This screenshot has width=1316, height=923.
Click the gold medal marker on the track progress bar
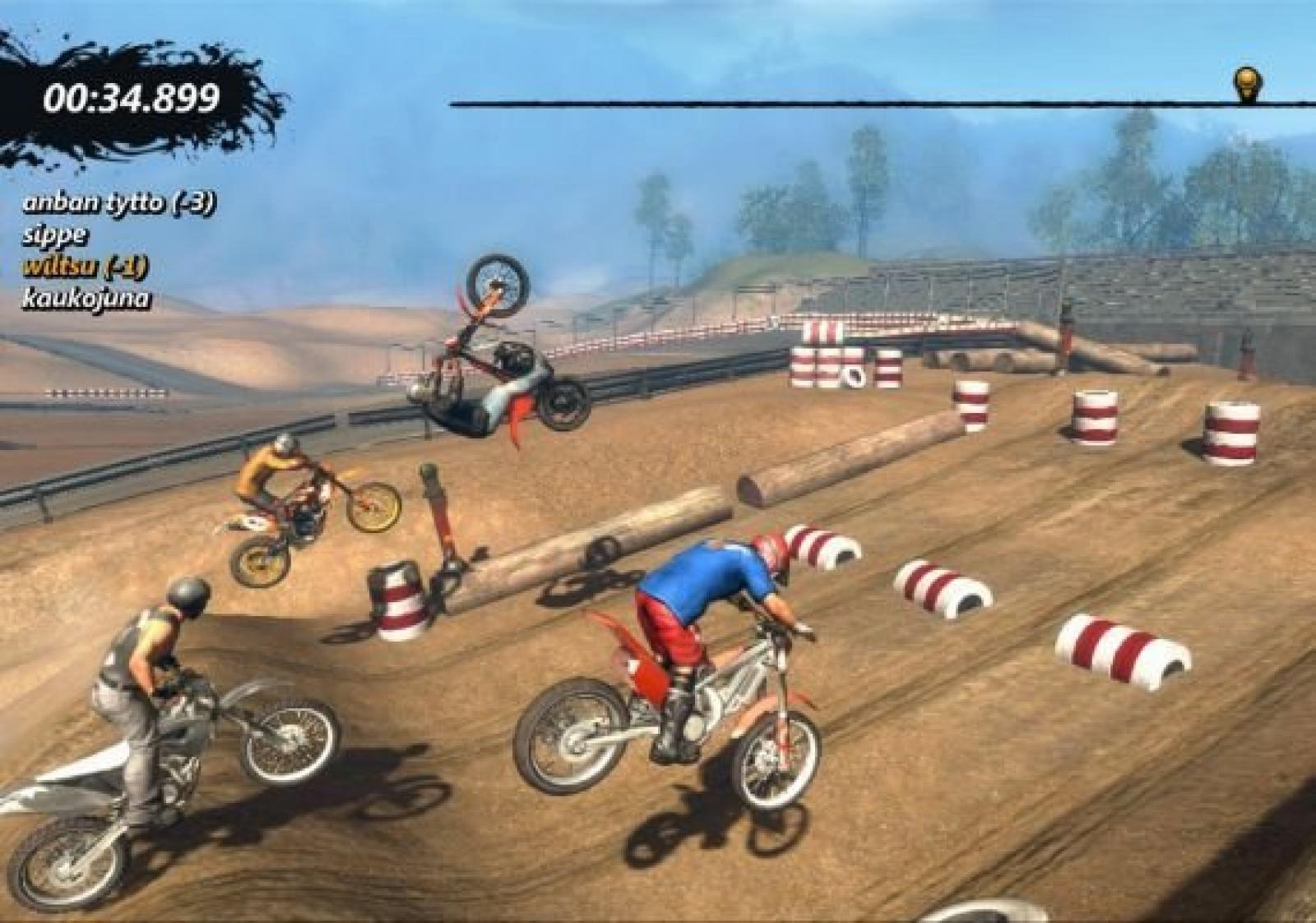(x=1248, y=83)
